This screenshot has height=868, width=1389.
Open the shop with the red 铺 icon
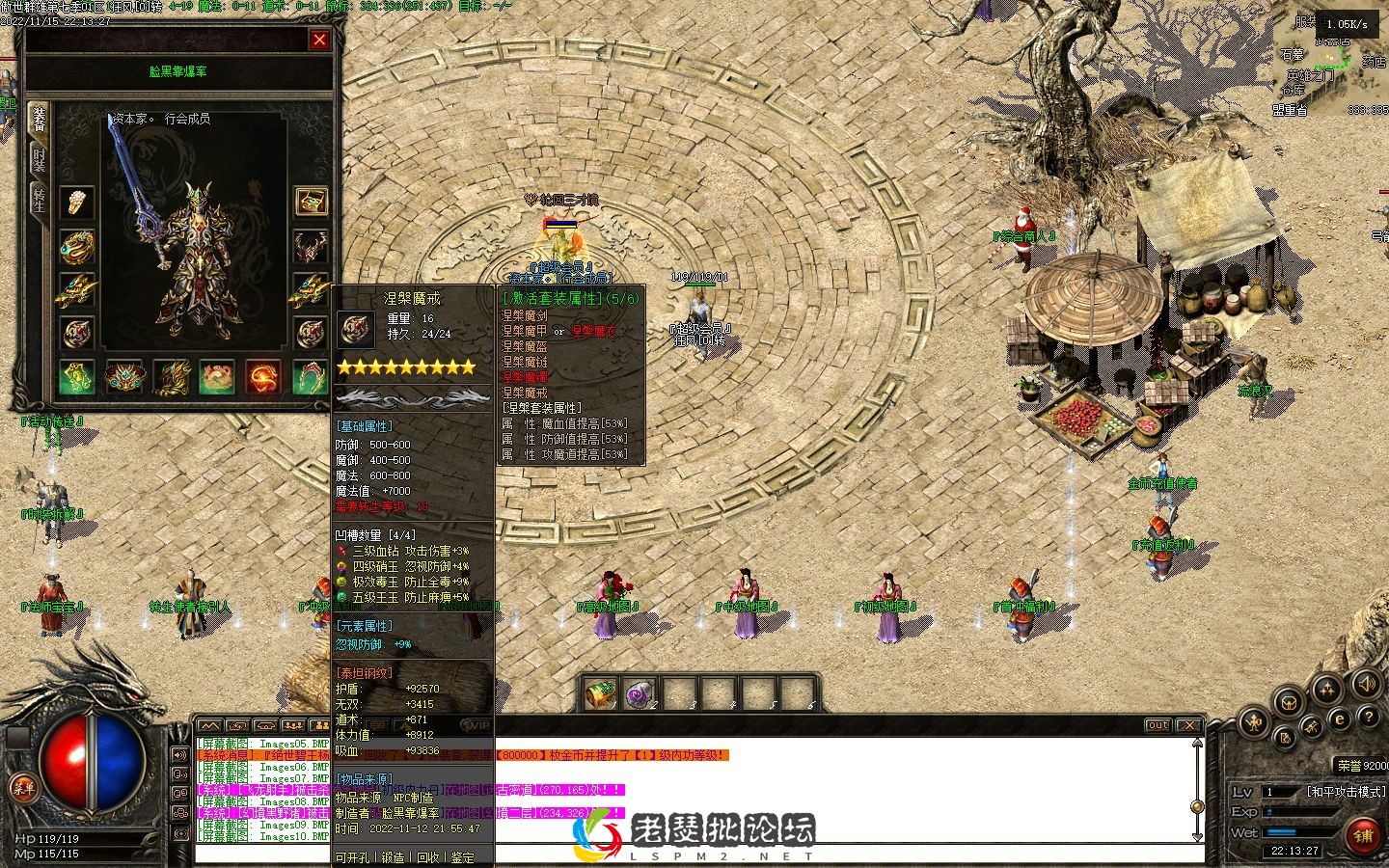coord(1363,835)
